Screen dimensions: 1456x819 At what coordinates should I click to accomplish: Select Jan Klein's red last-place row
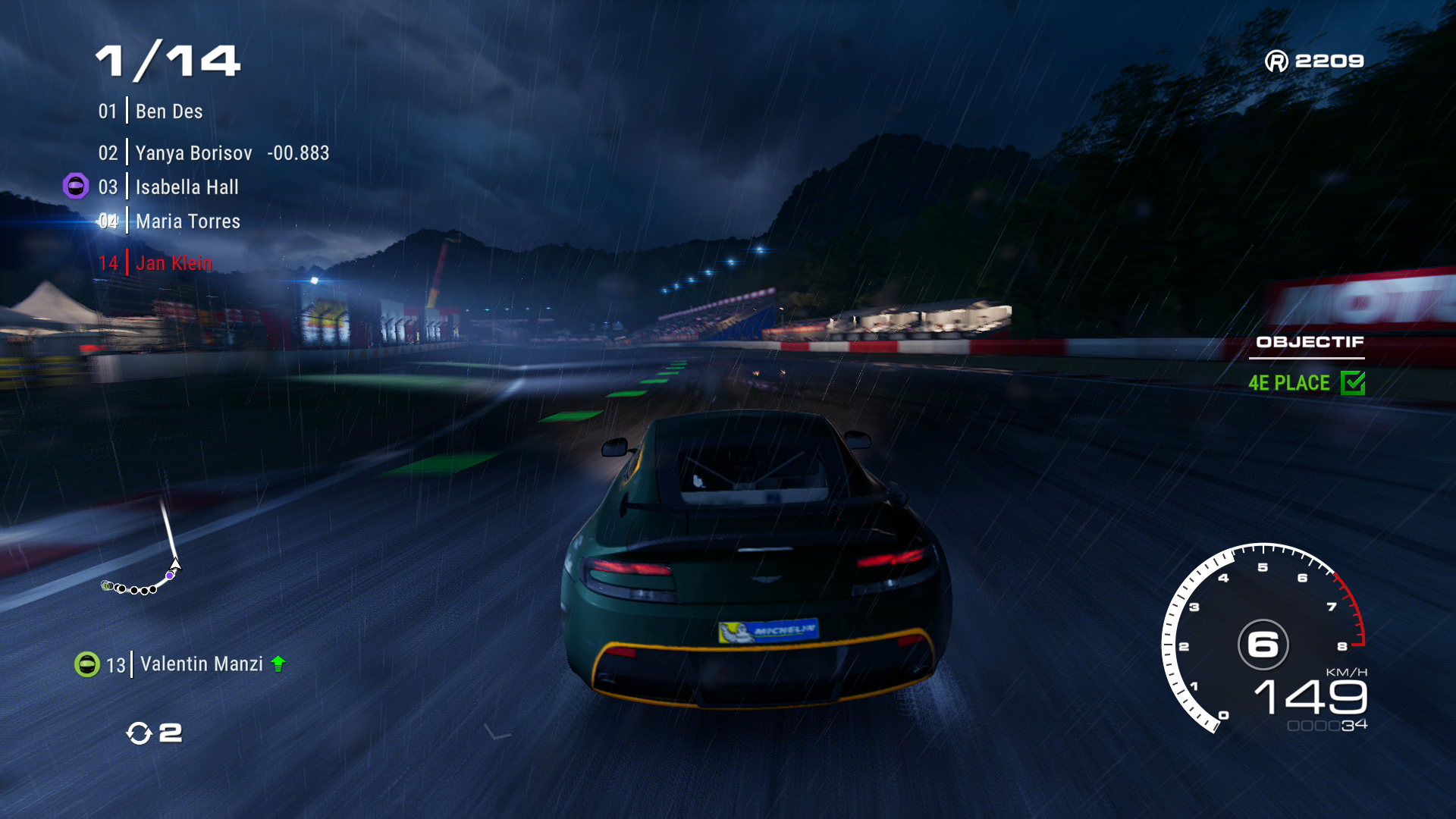pyautogui.click(x=173, y=263)
